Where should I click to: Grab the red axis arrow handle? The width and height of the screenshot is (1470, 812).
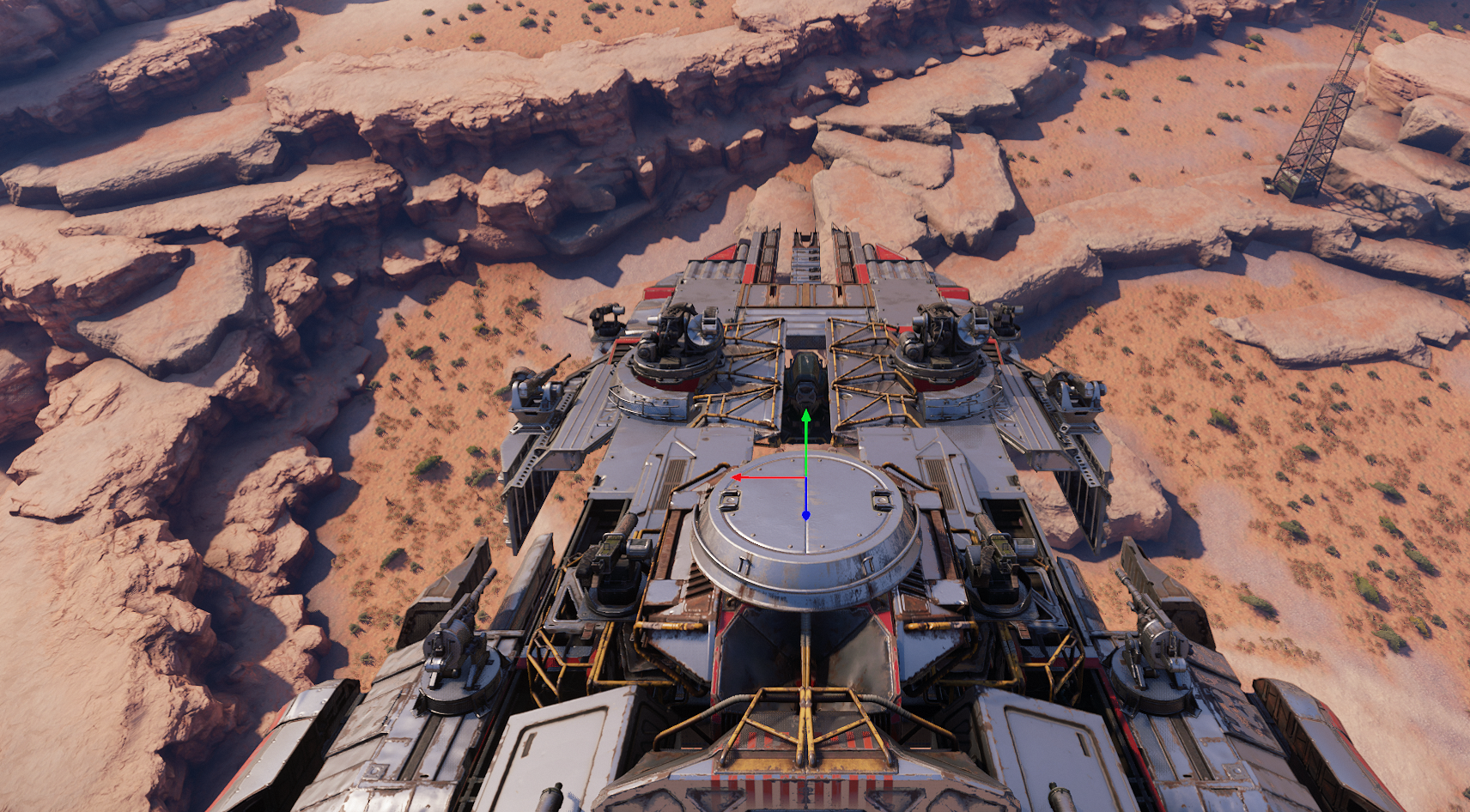pyautogui.click(x=737, y=476)
